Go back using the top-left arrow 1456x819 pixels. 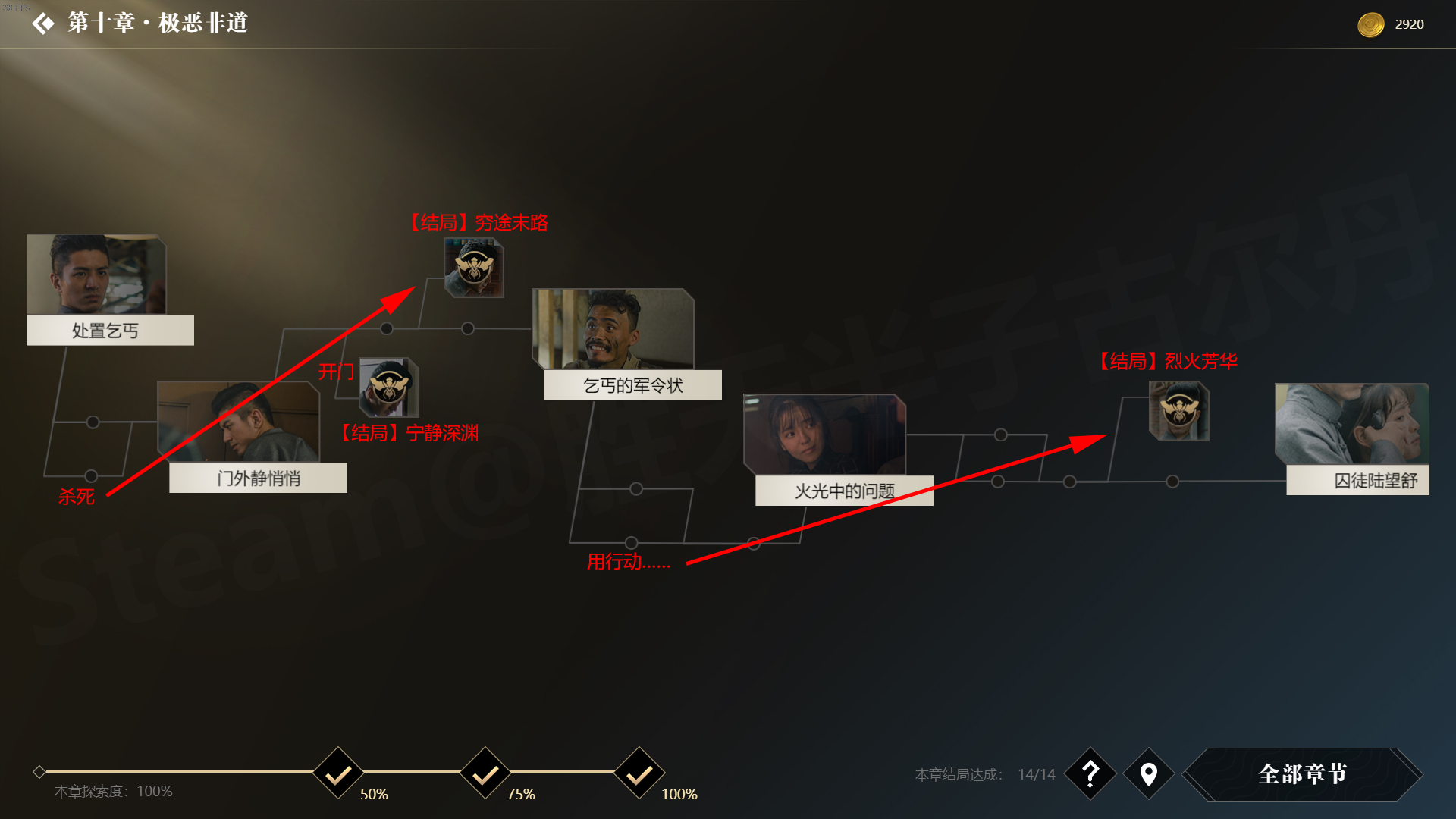point(43,24)
